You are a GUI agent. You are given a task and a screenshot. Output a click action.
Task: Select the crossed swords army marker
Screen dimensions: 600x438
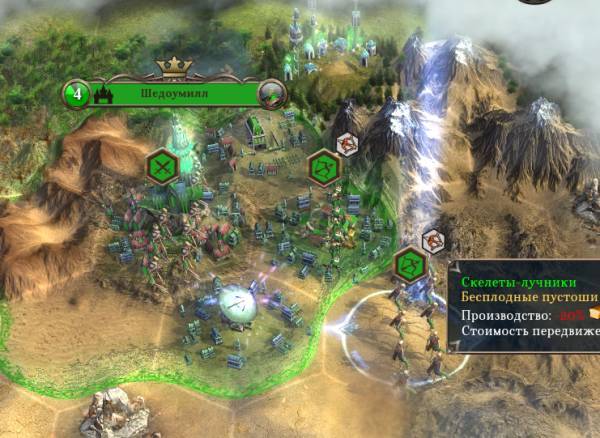(162, 166)
